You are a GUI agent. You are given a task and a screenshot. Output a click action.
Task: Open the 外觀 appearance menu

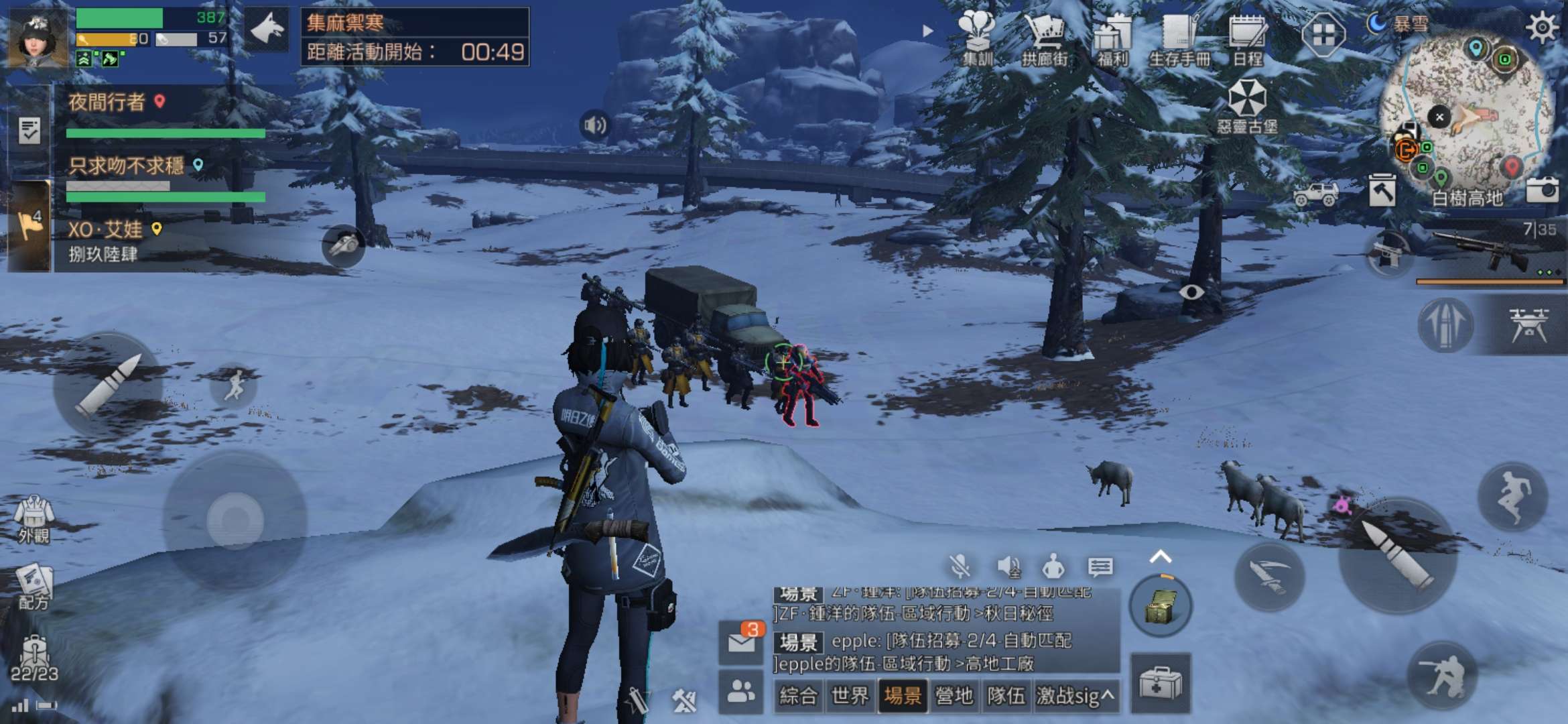(34, 518)
